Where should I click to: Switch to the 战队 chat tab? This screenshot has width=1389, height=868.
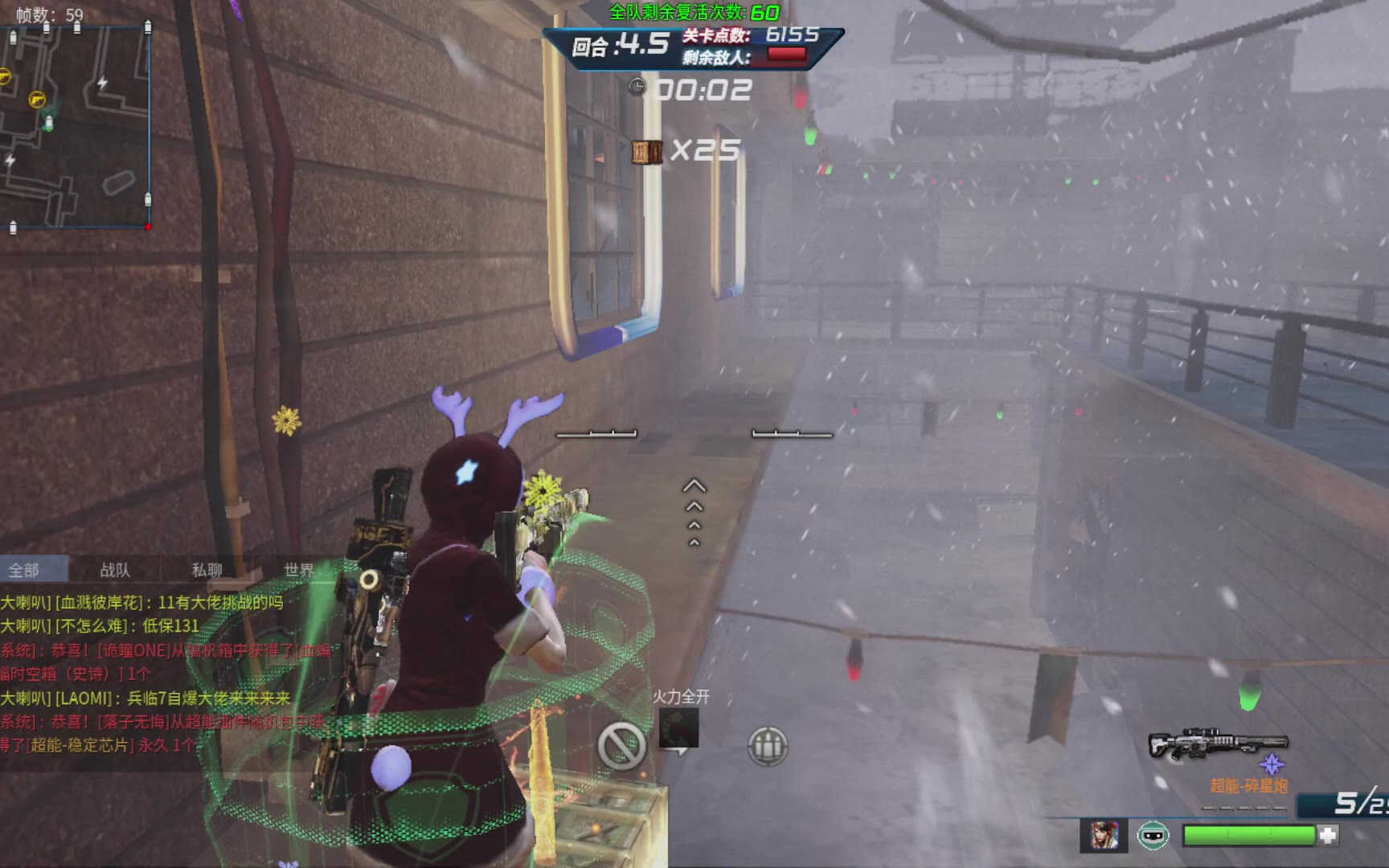tap(115, 570)
